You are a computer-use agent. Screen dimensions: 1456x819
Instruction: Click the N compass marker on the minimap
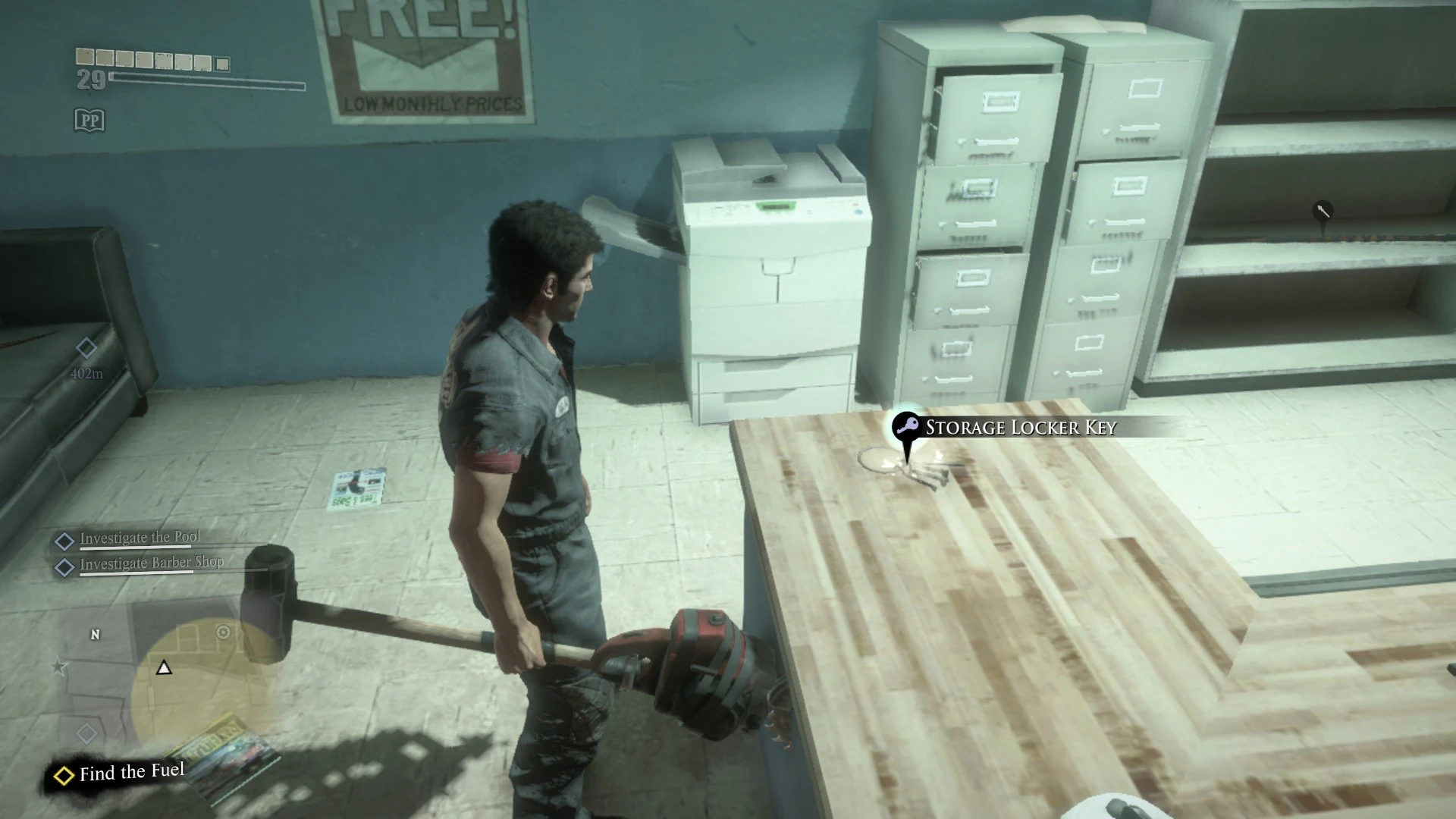95,635
